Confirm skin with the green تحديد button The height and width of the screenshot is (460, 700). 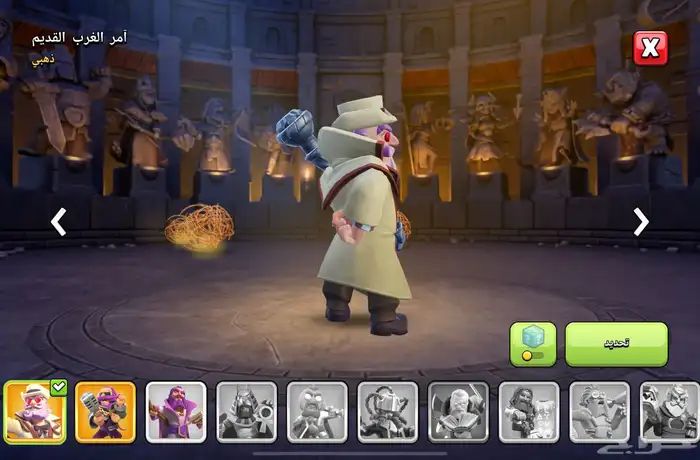coord(616,343)
